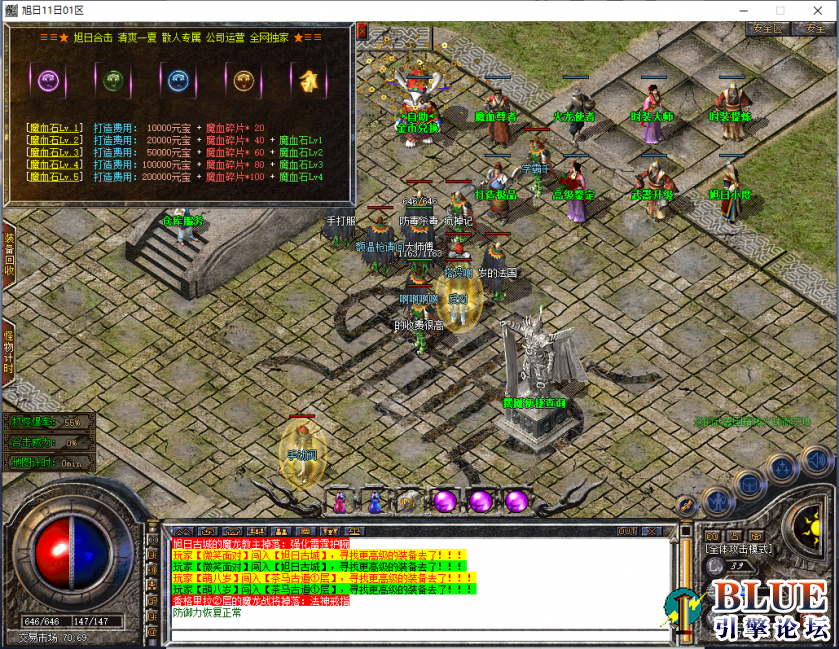
Task: Select 魔血石Lv.4 from the crafting list
Action: tap(54, 164)
